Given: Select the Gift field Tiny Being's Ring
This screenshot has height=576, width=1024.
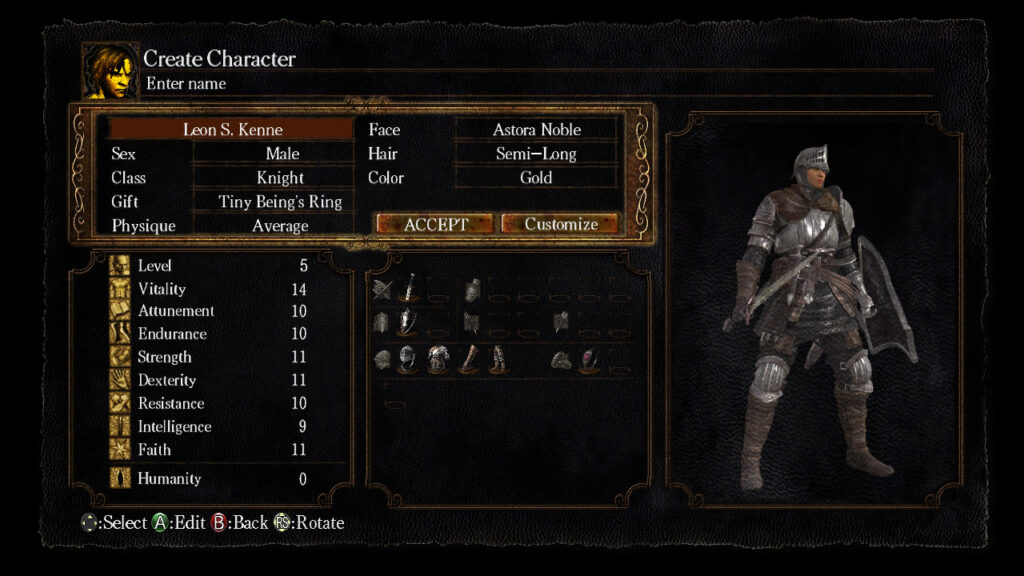Looking at the screenshot, I should point(281,202).
